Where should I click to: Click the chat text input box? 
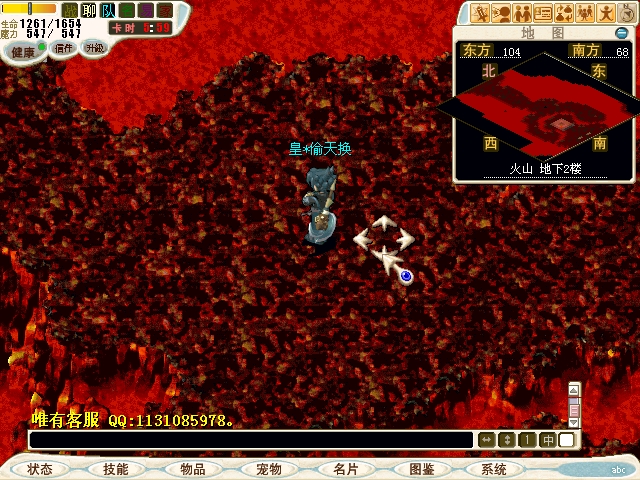pyautogui.click(x=250, y=440)
